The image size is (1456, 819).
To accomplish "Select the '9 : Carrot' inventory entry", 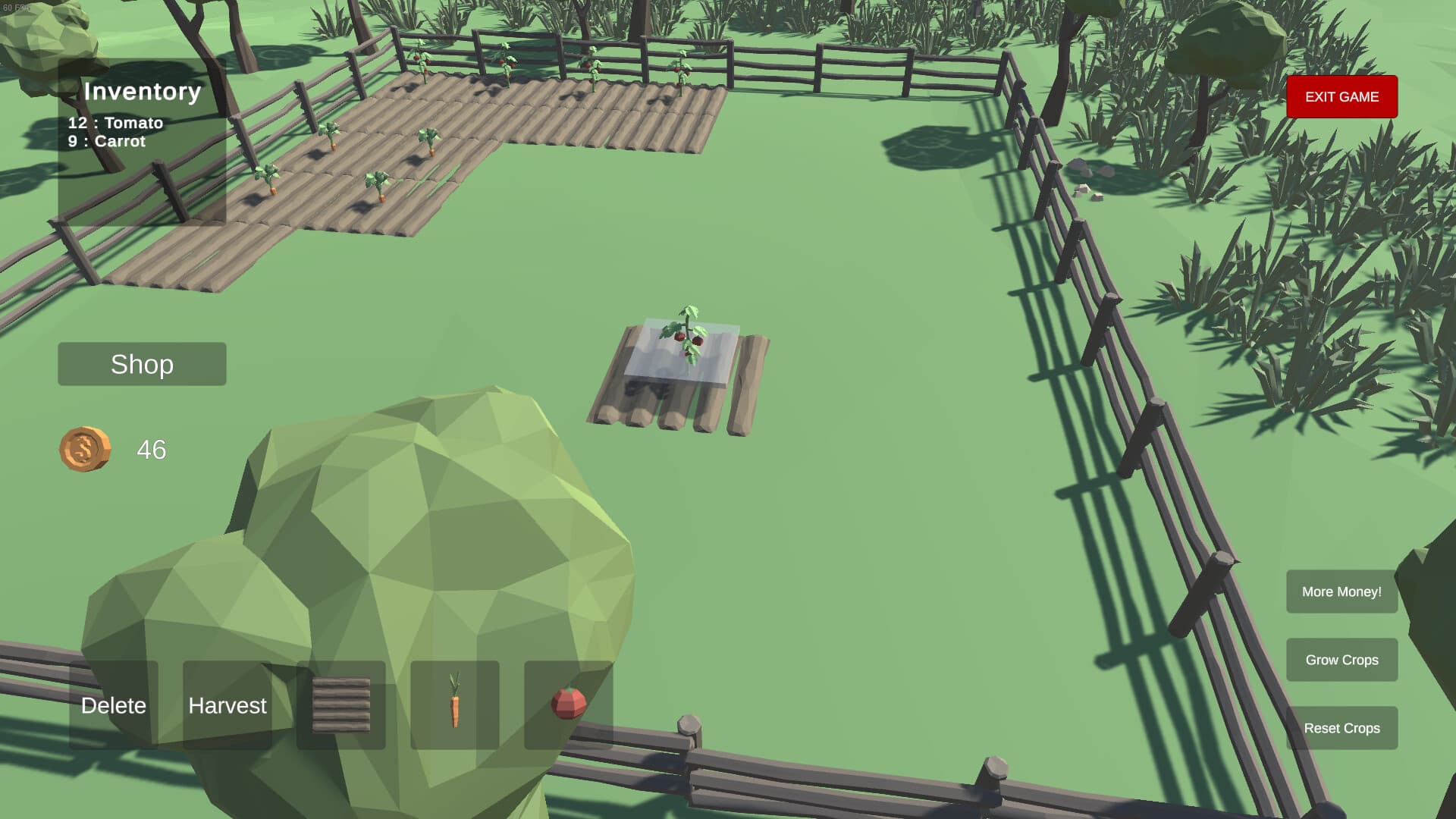I will click(x=106, y=141).
